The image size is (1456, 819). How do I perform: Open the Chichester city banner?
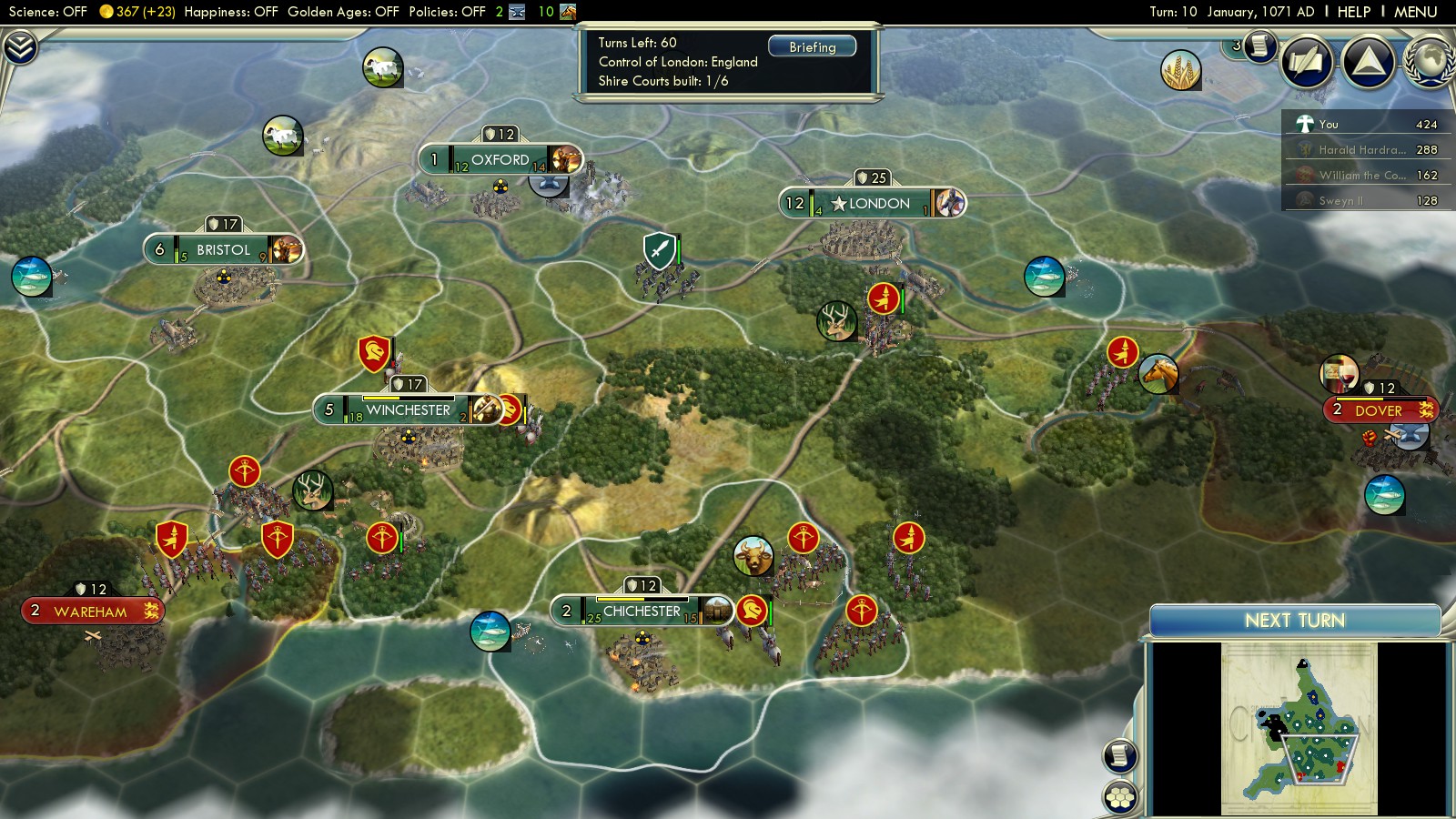tap(642, 612)
